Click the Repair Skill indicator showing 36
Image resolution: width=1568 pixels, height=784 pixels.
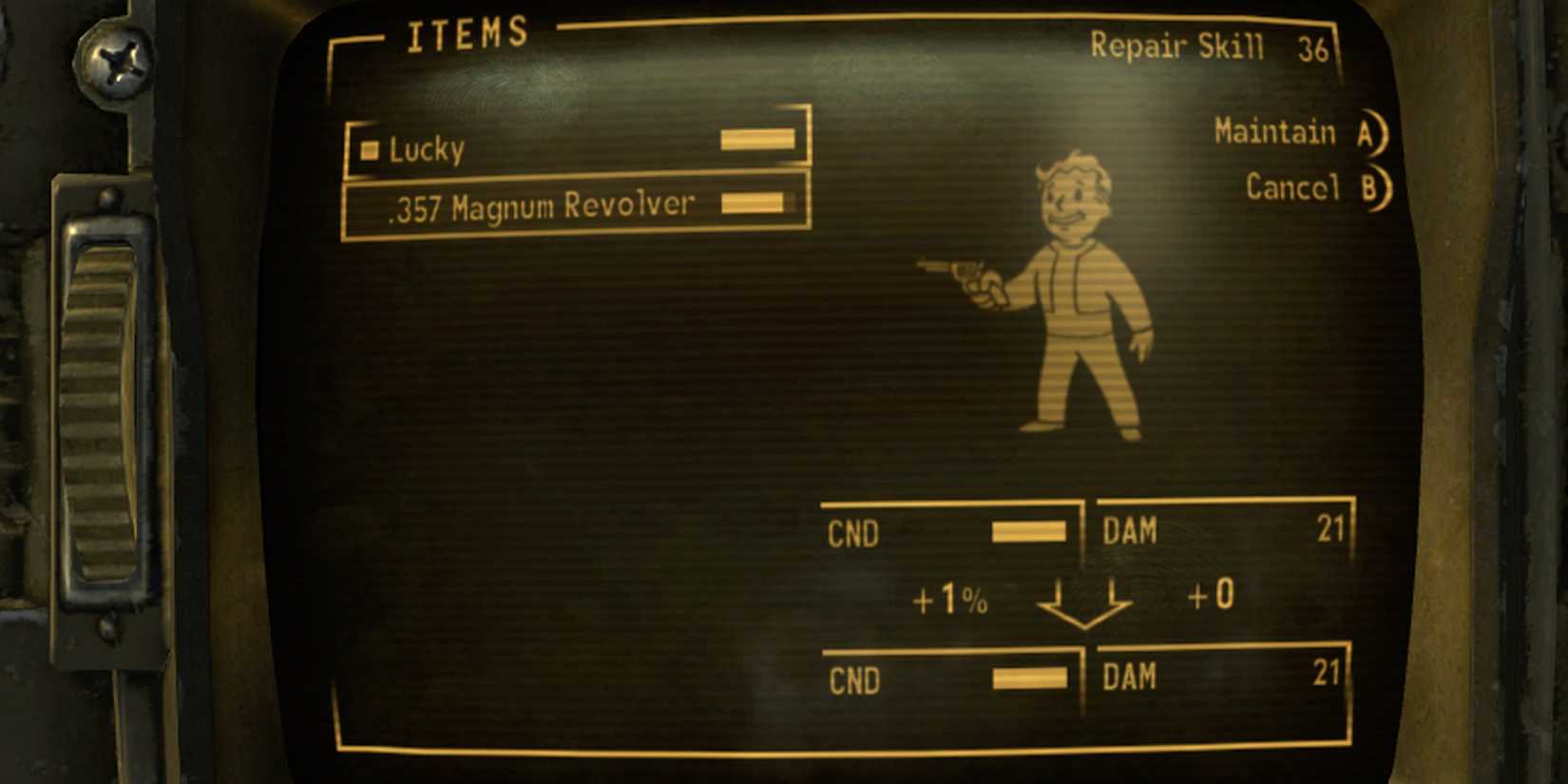click(1207, 48)
